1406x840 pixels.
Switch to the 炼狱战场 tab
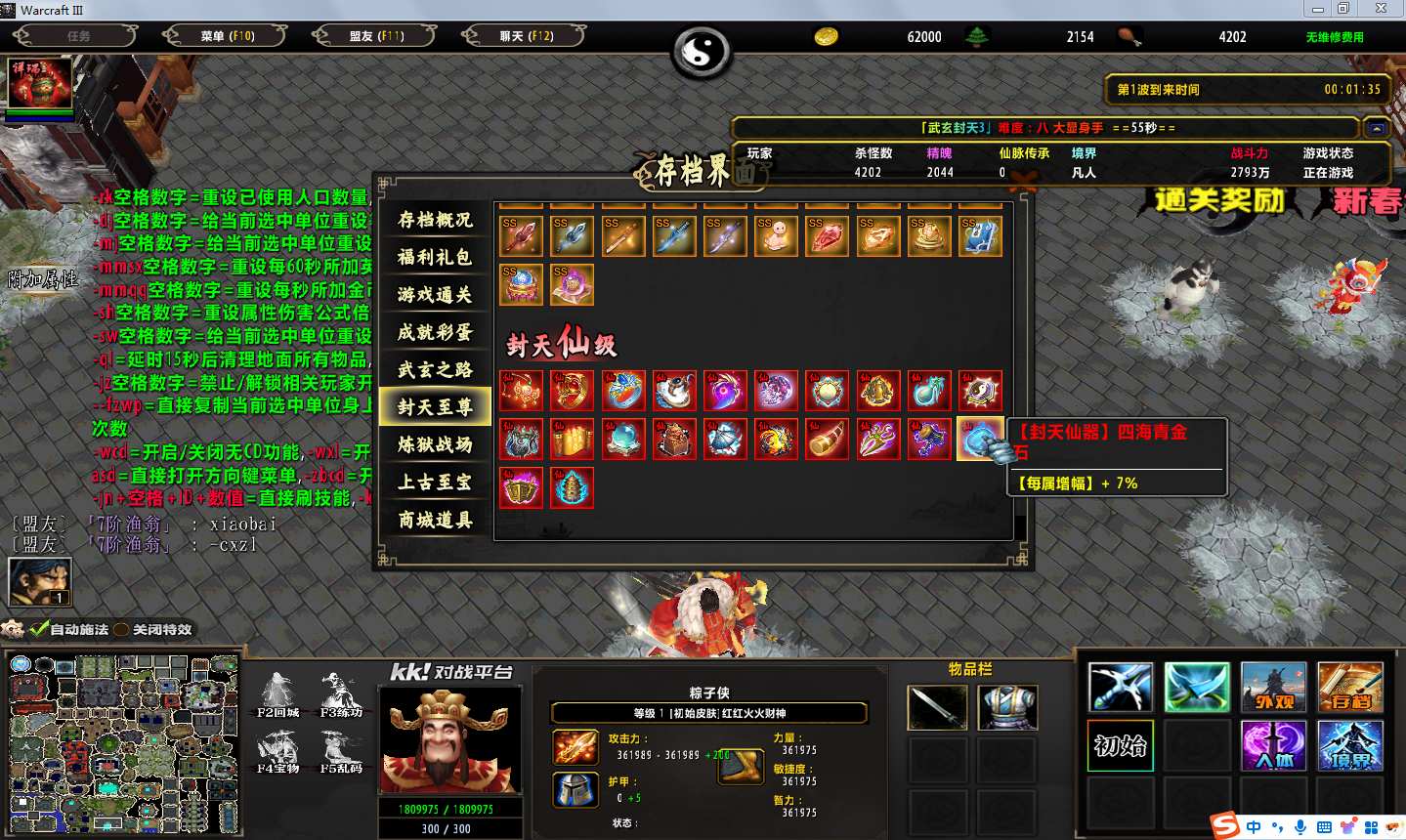pyautogui.click(x=435, y=444)
